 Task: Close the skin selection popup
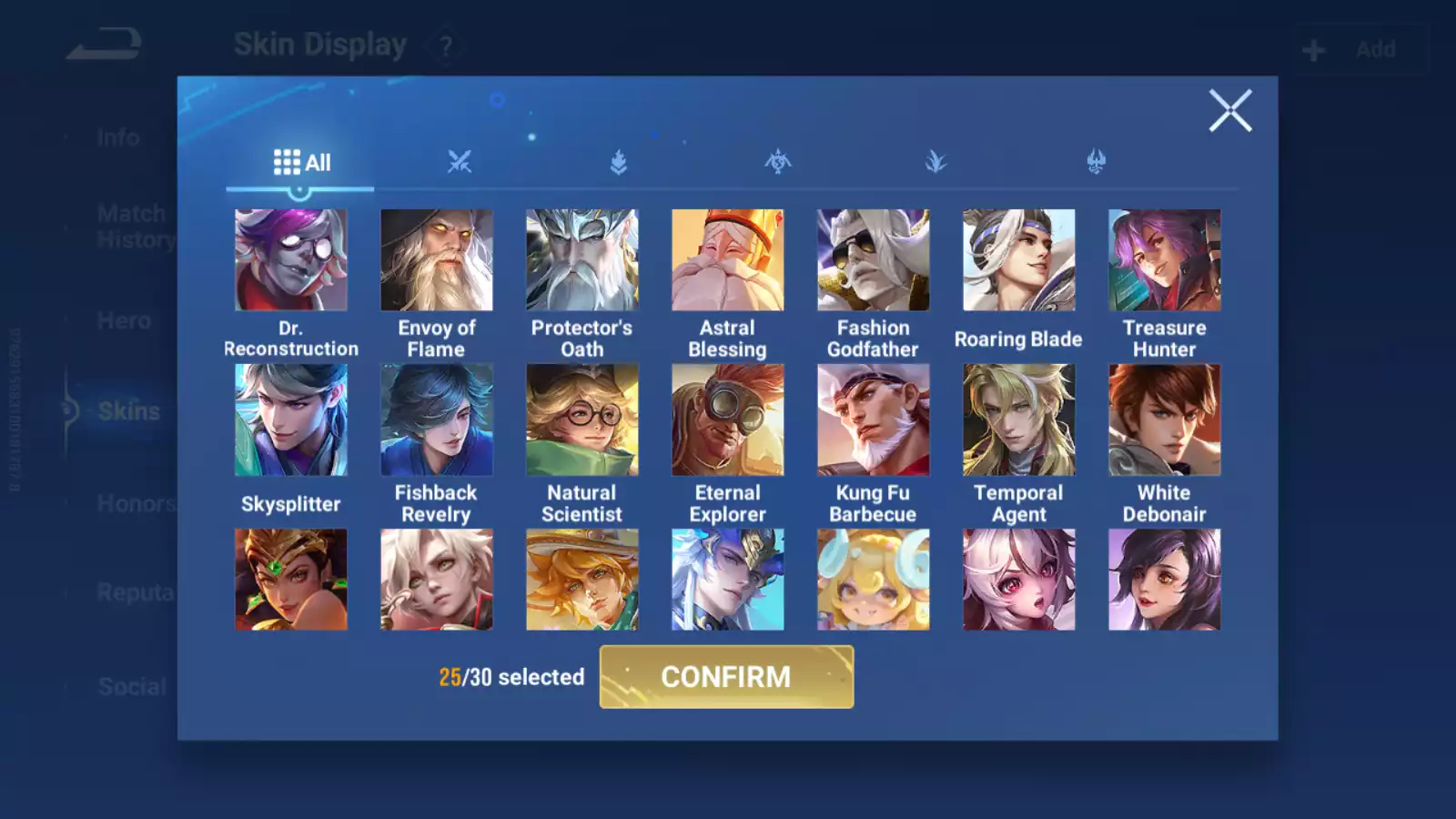(x=1229, y=111)
